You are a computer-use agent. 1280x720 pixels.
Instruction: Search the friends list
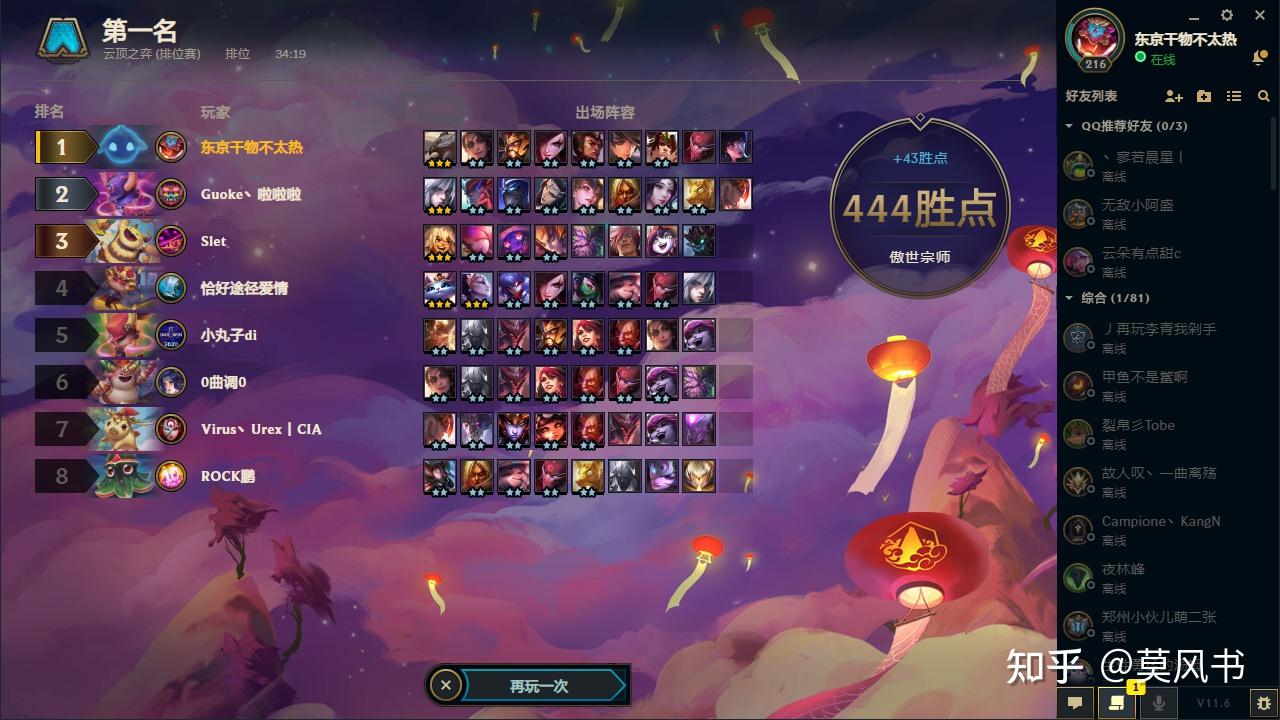pyautogui.click(x=1264, y=96)
